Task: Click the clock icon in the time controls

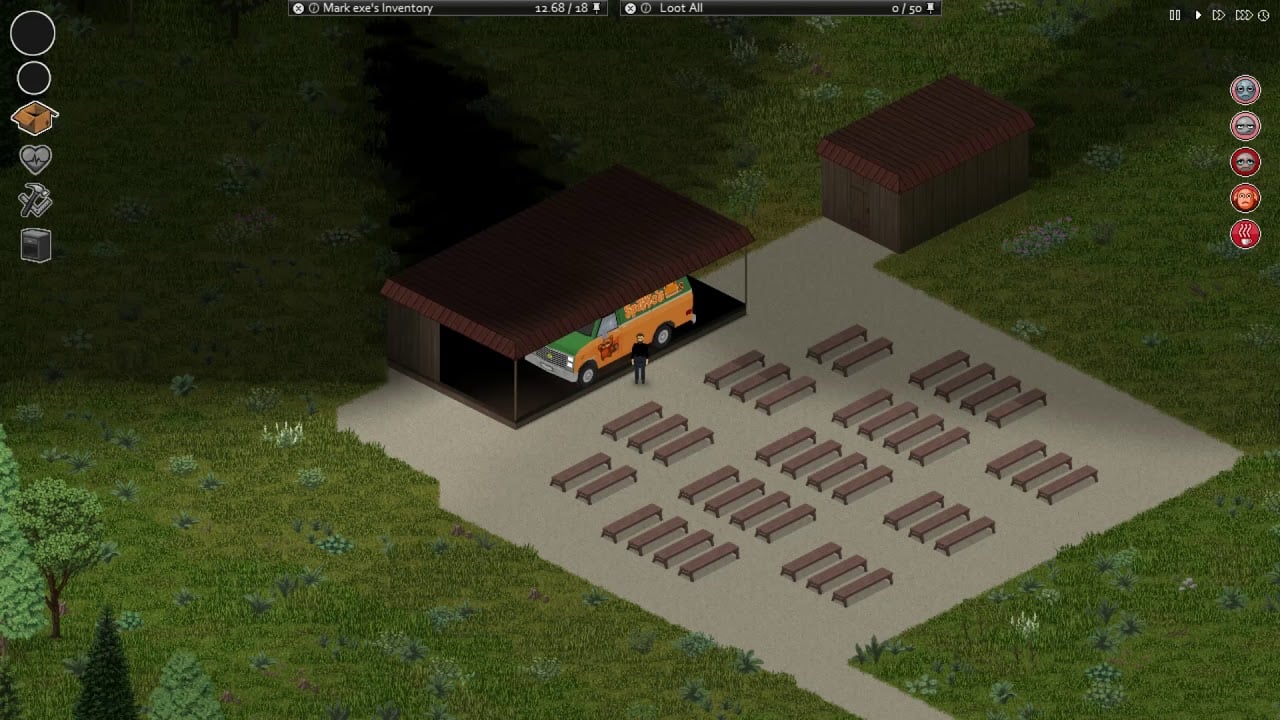Action: tap(1263, 15)
